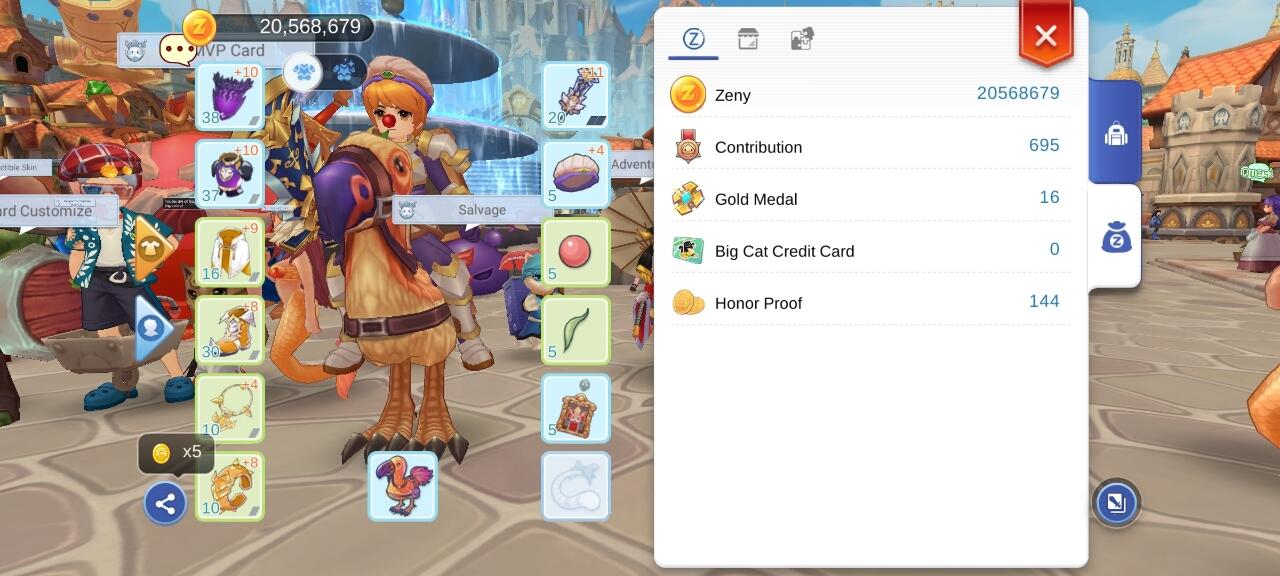
Task: Click the share button
Action: point(165,503)
